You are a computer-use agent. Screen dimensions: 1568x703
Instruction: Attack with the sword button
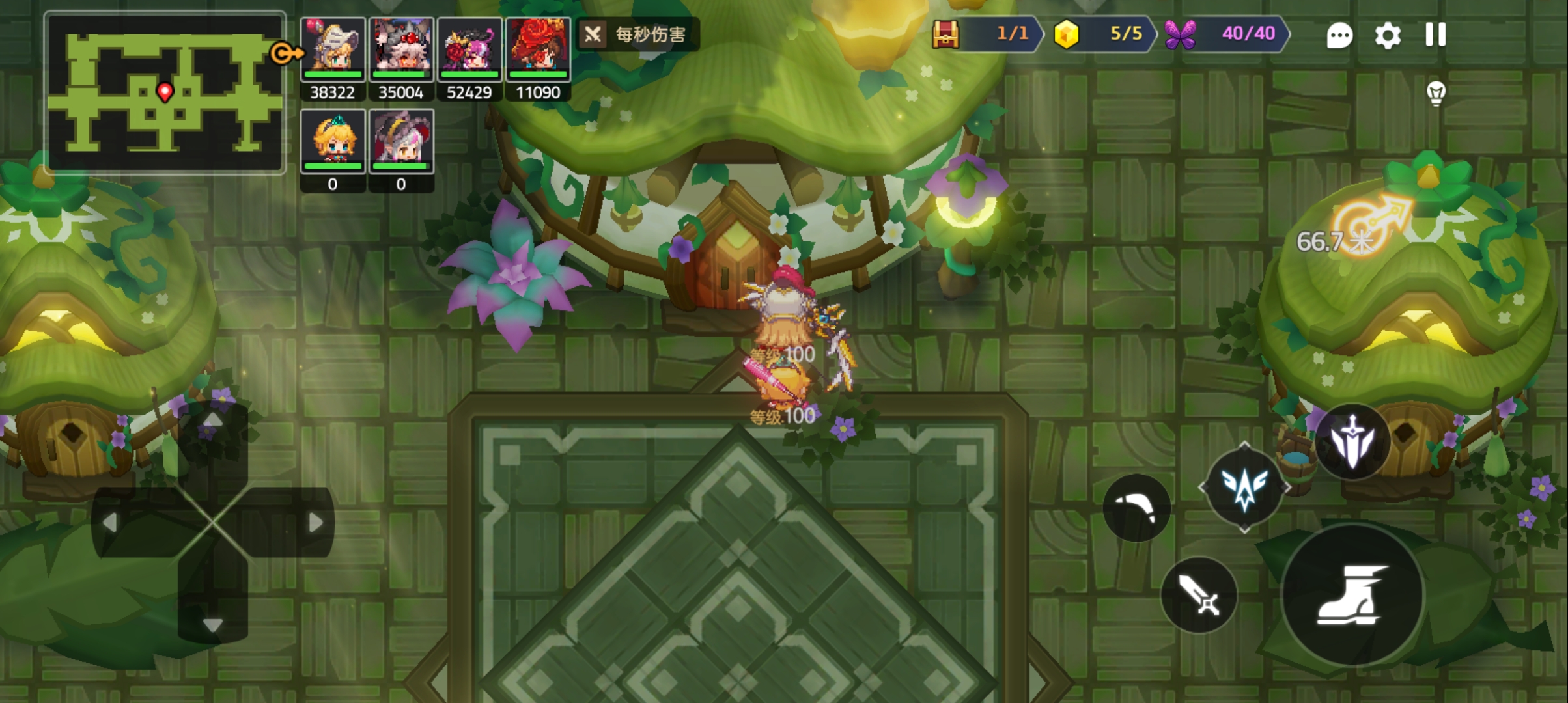click(1199, 595)
